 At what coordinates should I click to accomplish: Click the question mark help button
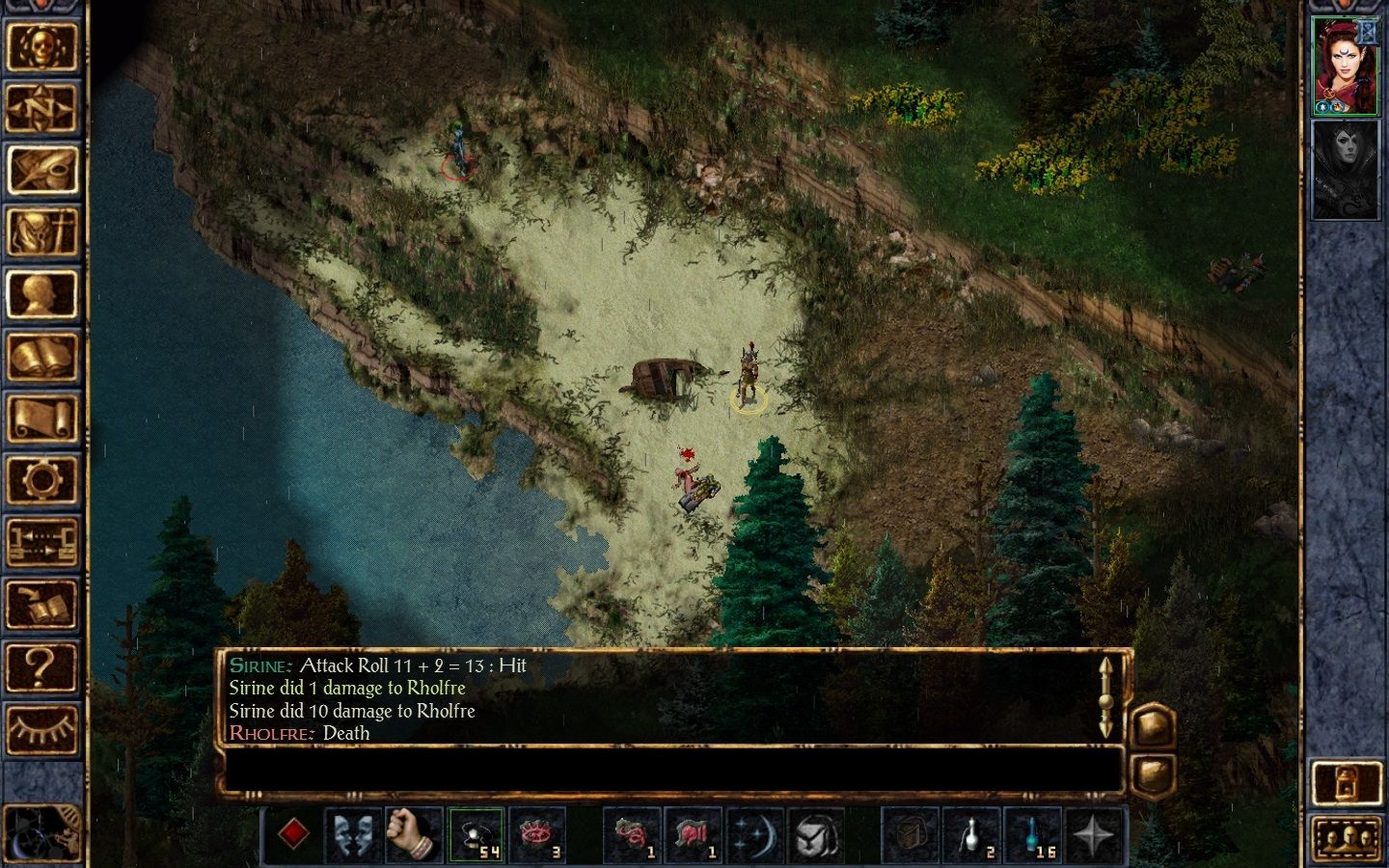(x=41, y=665)
